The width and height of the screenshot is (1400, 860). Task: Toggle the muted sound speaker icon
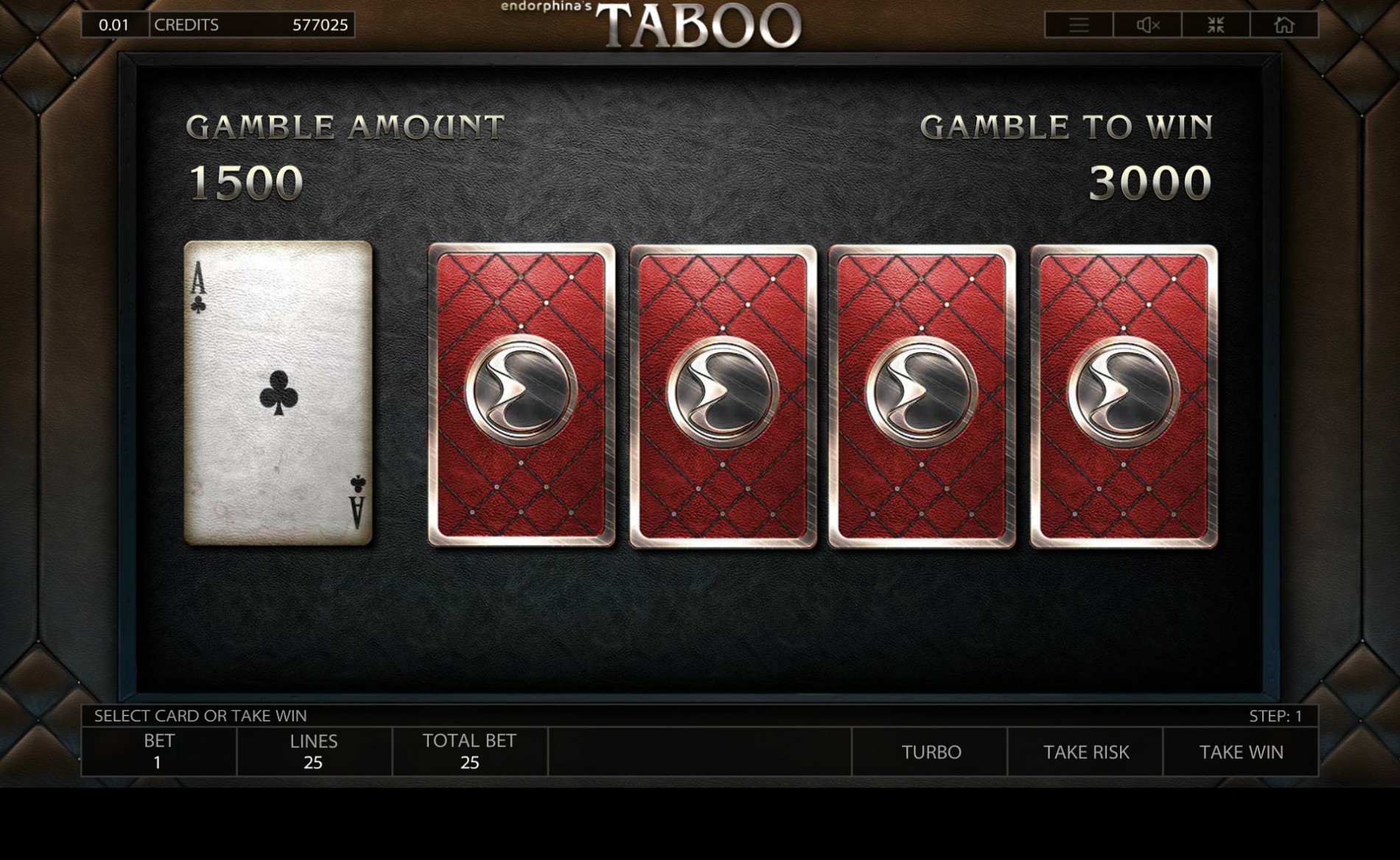(x=1147, y=25)
